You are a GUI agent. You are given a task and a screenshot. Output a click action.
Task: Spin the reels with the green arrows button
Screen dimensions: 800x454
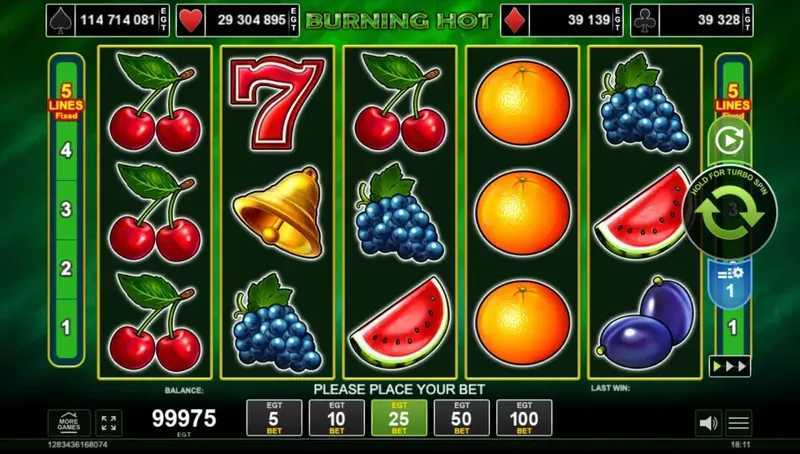[x=731, y=212]
